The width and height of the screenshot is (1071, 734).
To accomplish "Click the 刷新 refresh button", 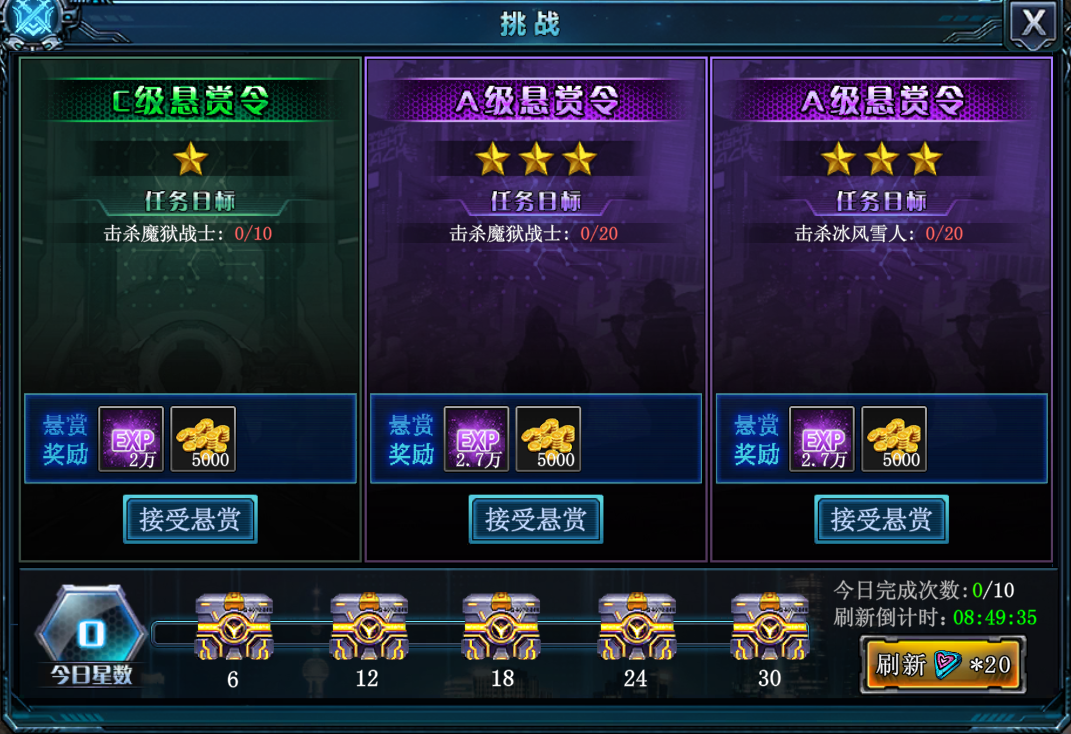I will click(943, 664).
